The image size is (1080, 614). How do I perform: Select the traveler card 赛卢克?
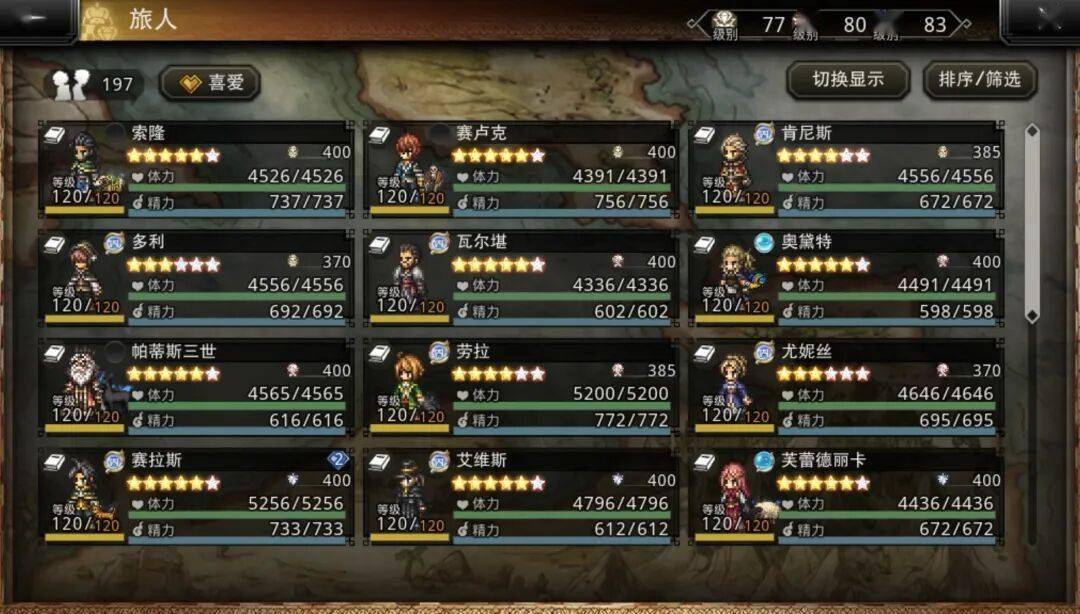pyautogui.click(x=521, y=168)
